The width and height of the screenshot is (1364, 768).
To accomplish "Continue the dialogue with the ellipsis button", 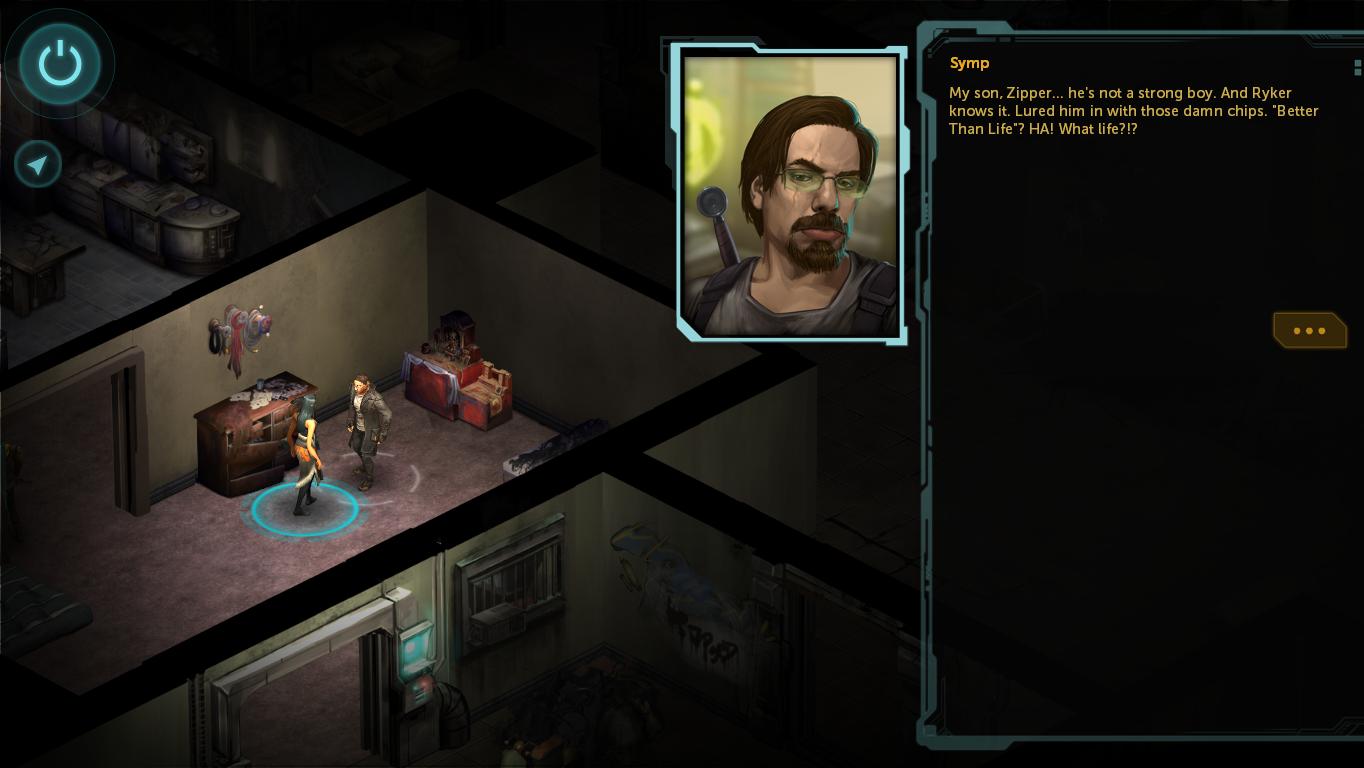I will coord(1309,330).
